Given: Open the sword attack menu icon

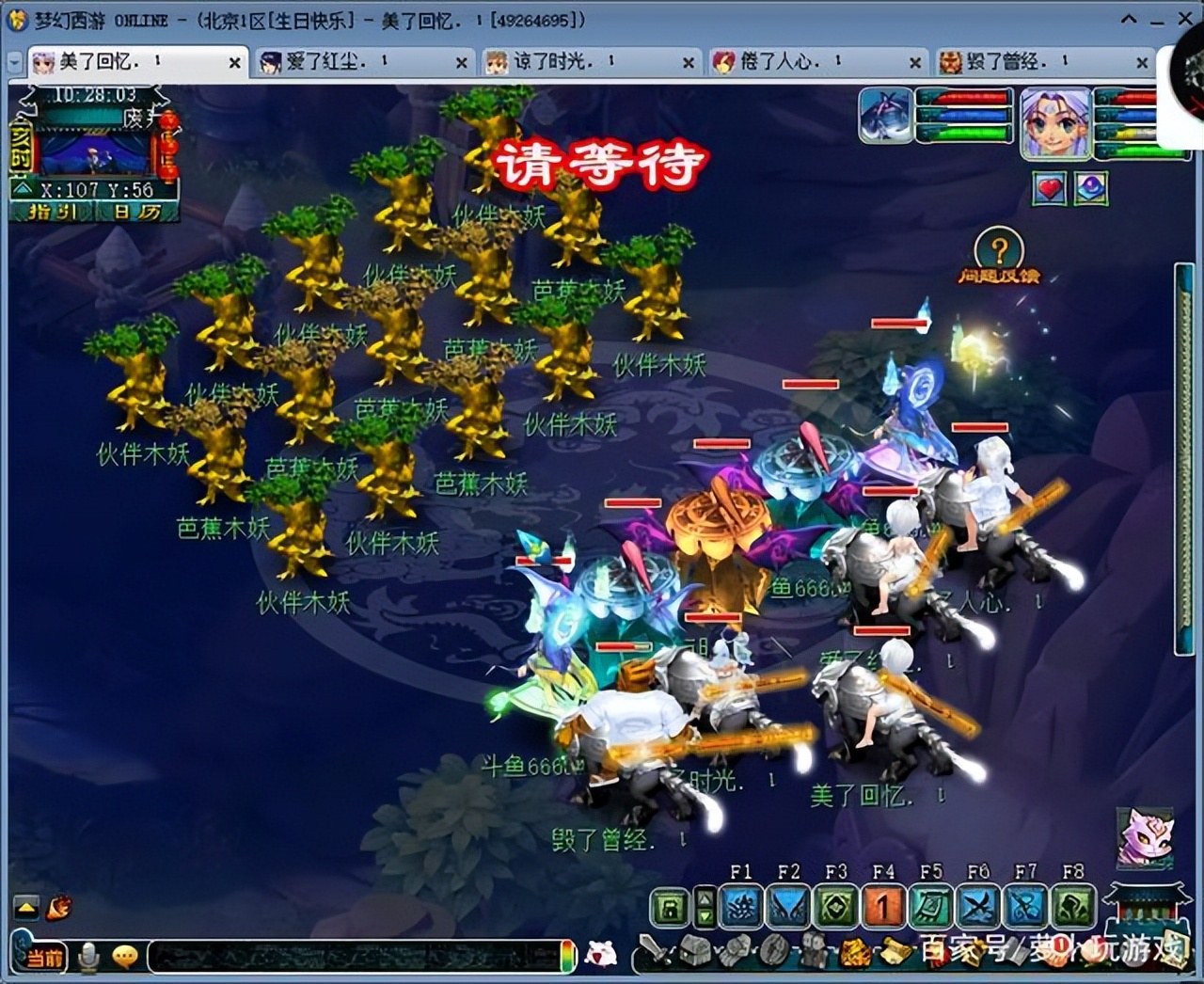Looking at the screenshot, I should click(x=655, y=952).
